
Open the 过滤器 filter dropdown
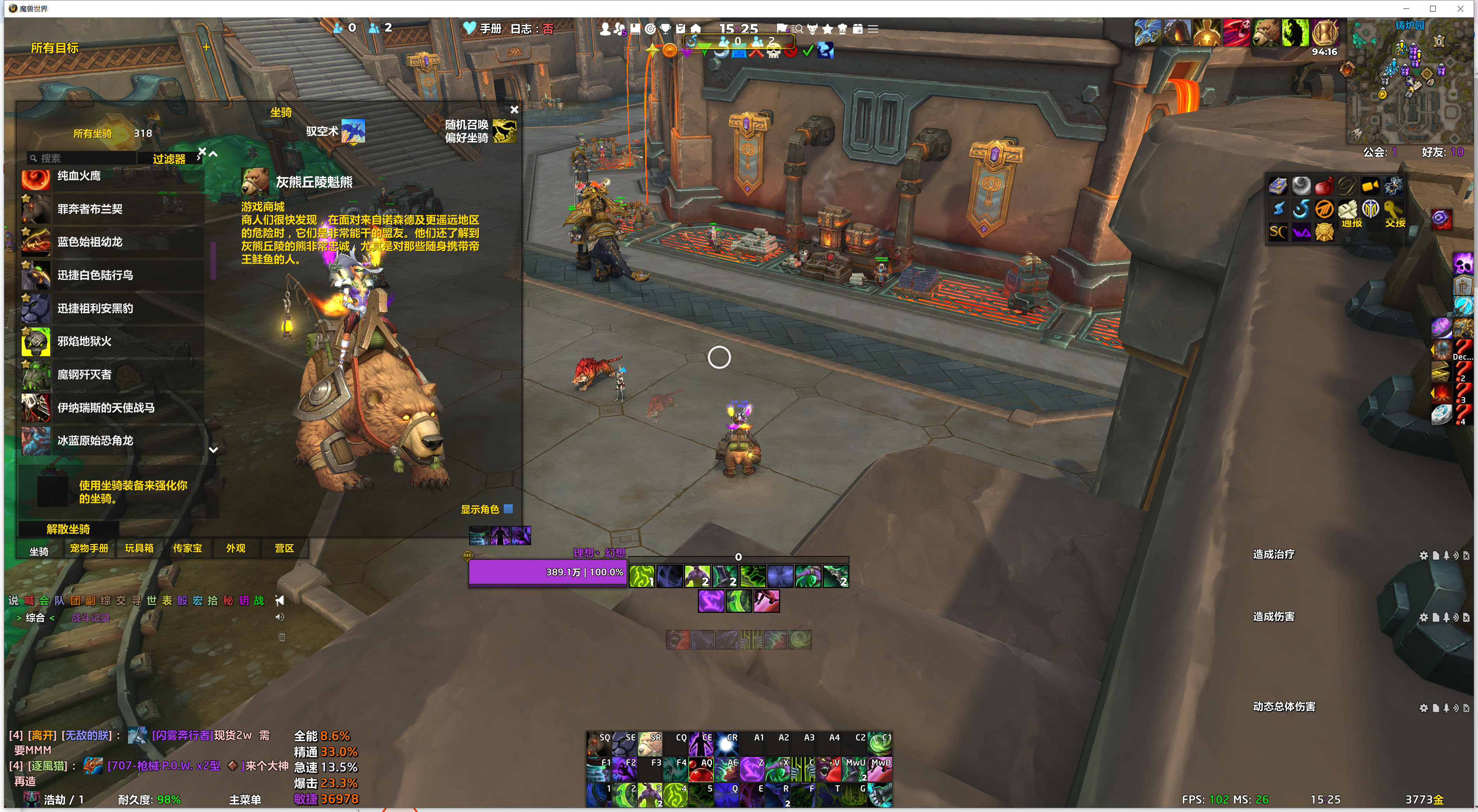[x=169, y=159]
